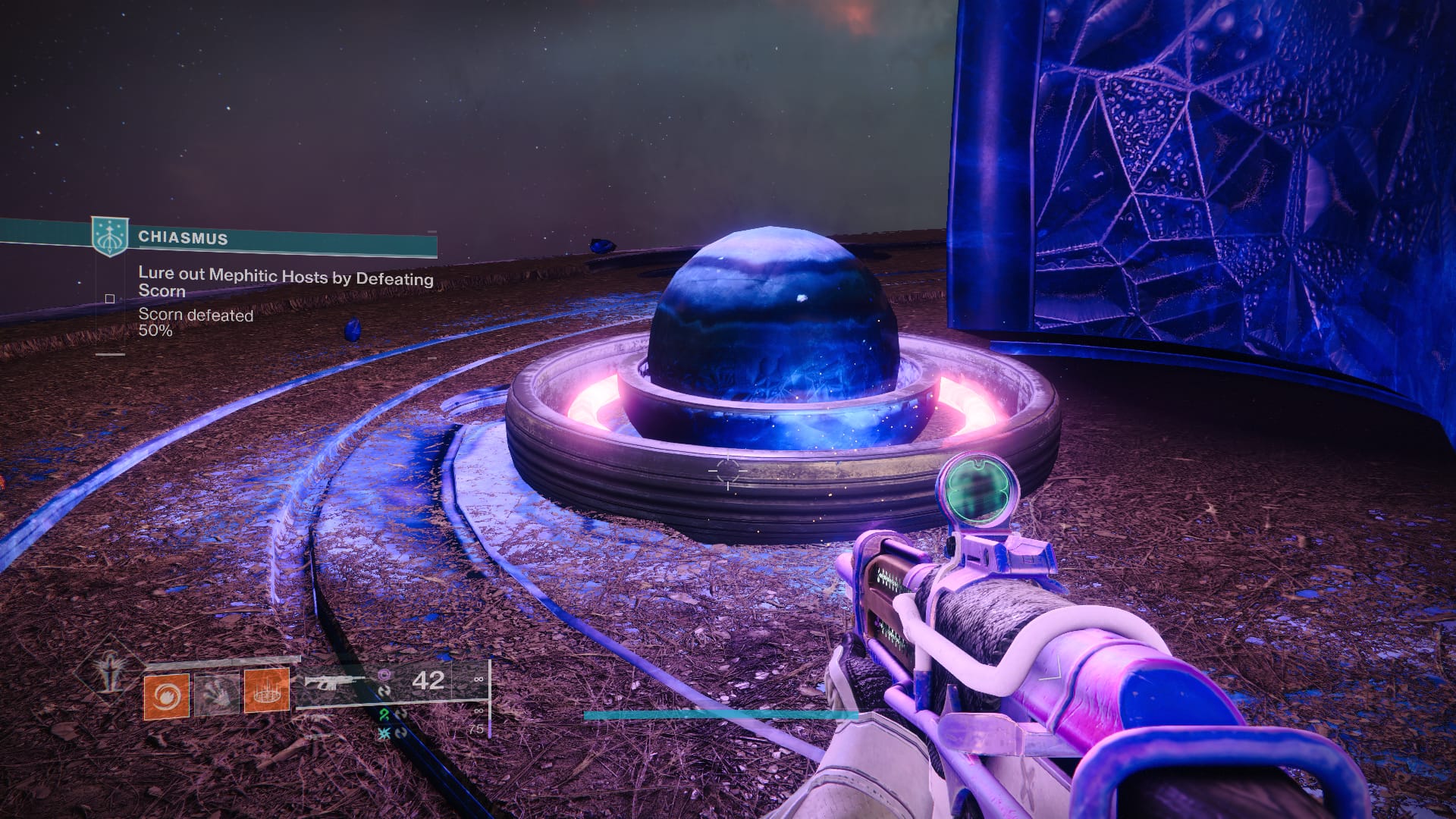Viewport: 1456px width, 819px height.
Task: Tick the Scorn defeated objective checkbox
Action: coord(110,299)
